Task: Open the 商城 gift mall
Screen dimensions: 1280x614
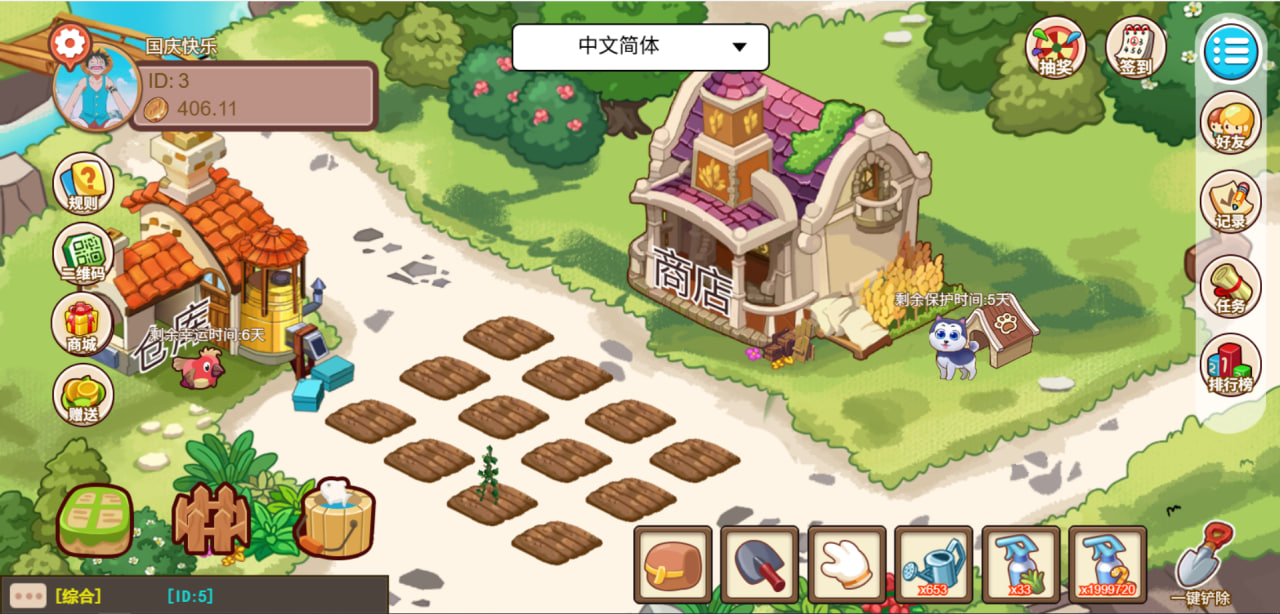Action: tap(82, 325)
